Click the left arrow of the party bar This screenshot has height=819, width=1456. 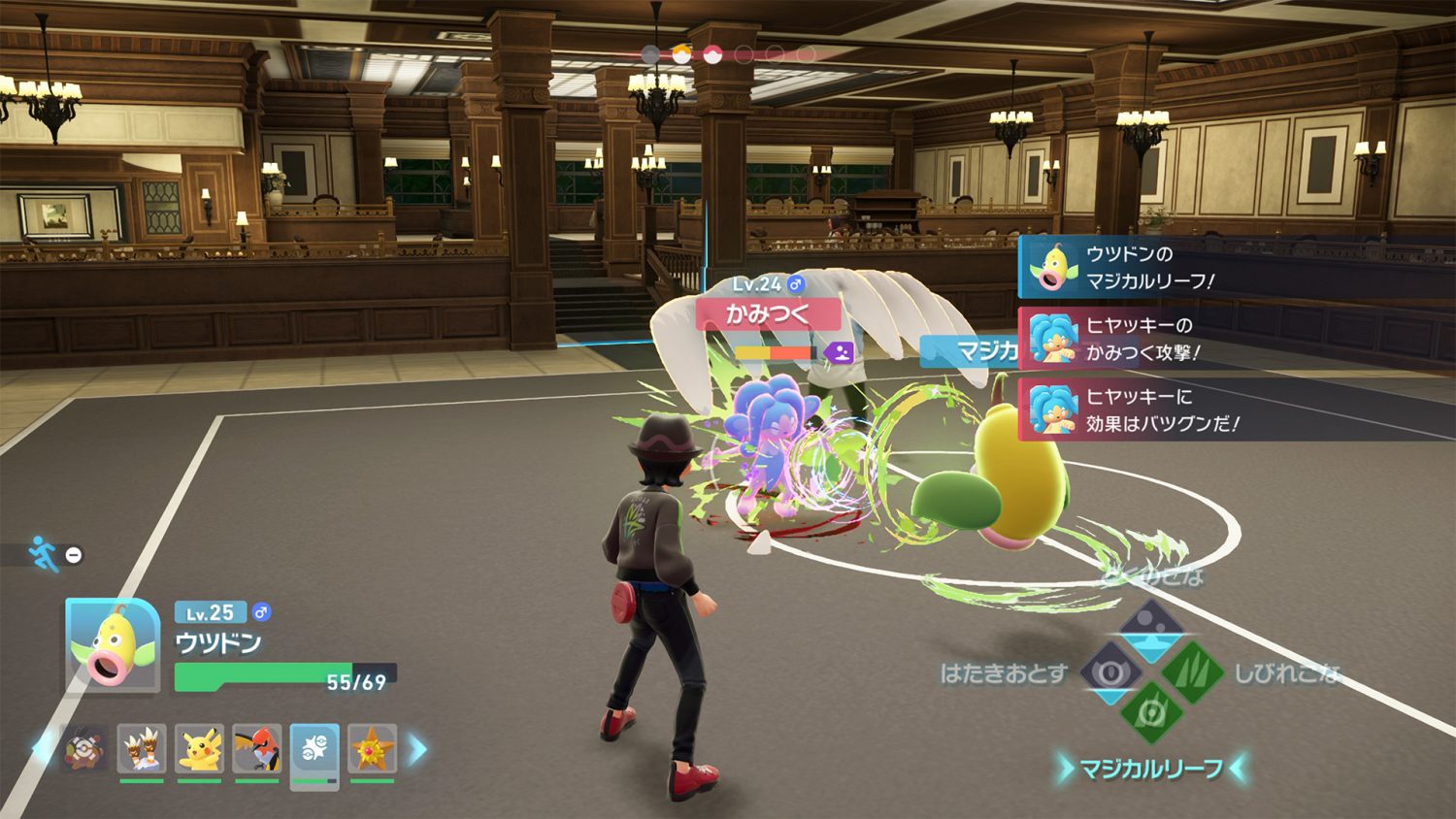coord(43,749)
